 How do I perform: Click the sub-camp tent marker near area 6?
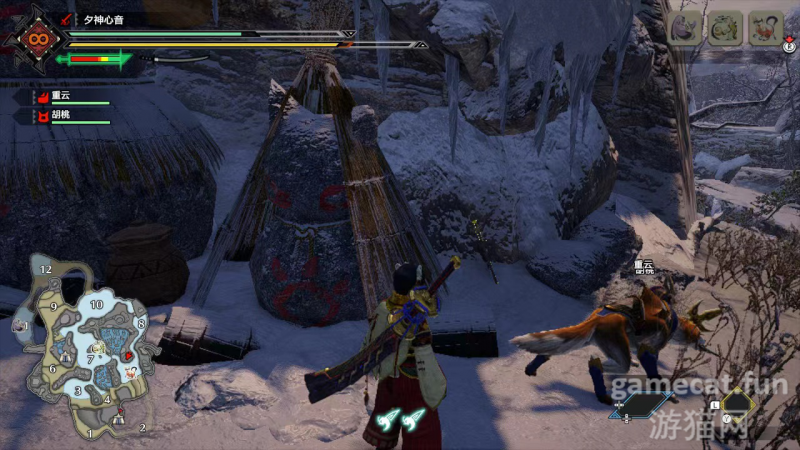(66, 356)
